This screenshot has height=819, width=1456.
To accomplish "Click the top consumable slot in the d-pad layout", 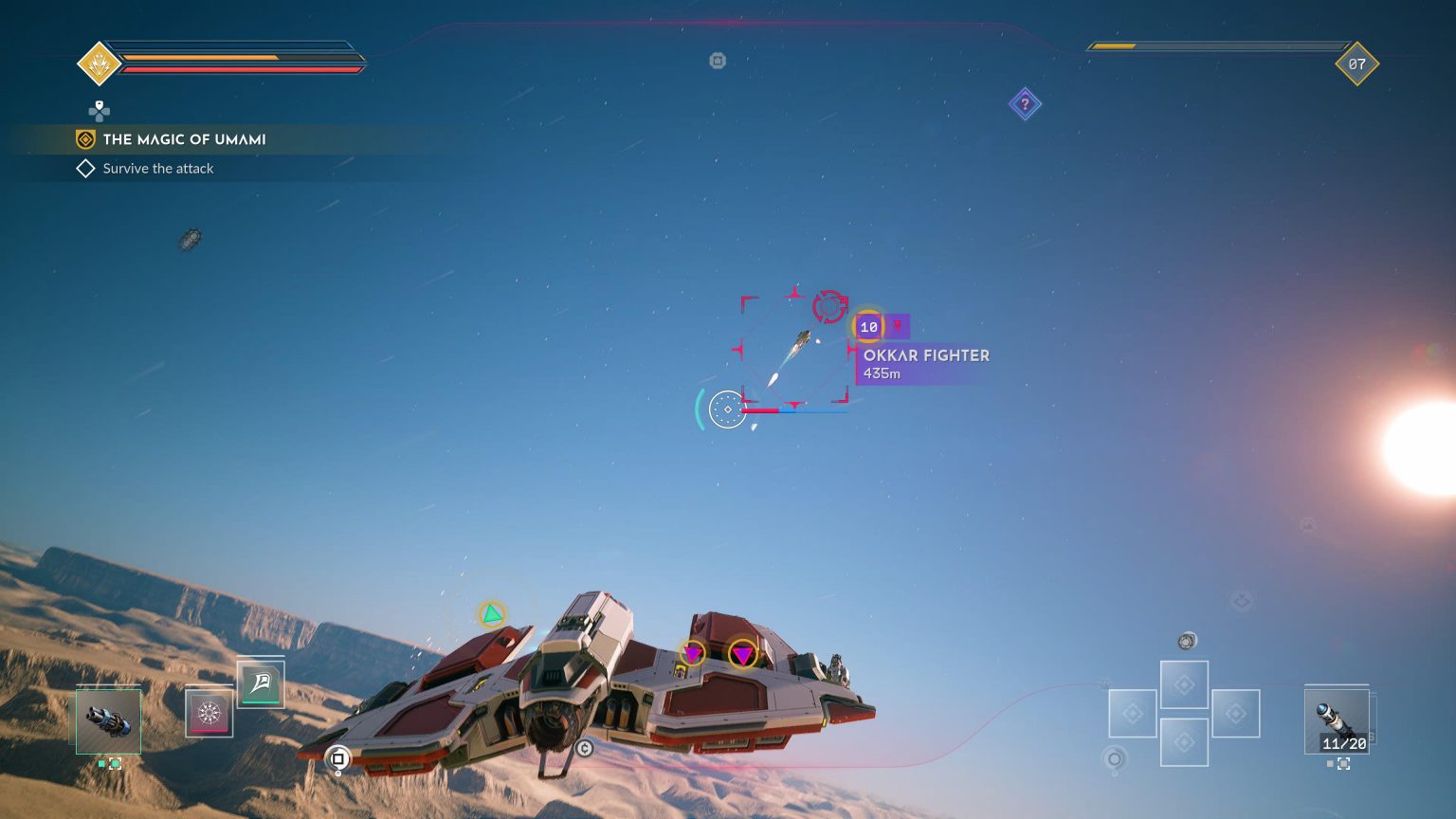I will (1185, 684).
